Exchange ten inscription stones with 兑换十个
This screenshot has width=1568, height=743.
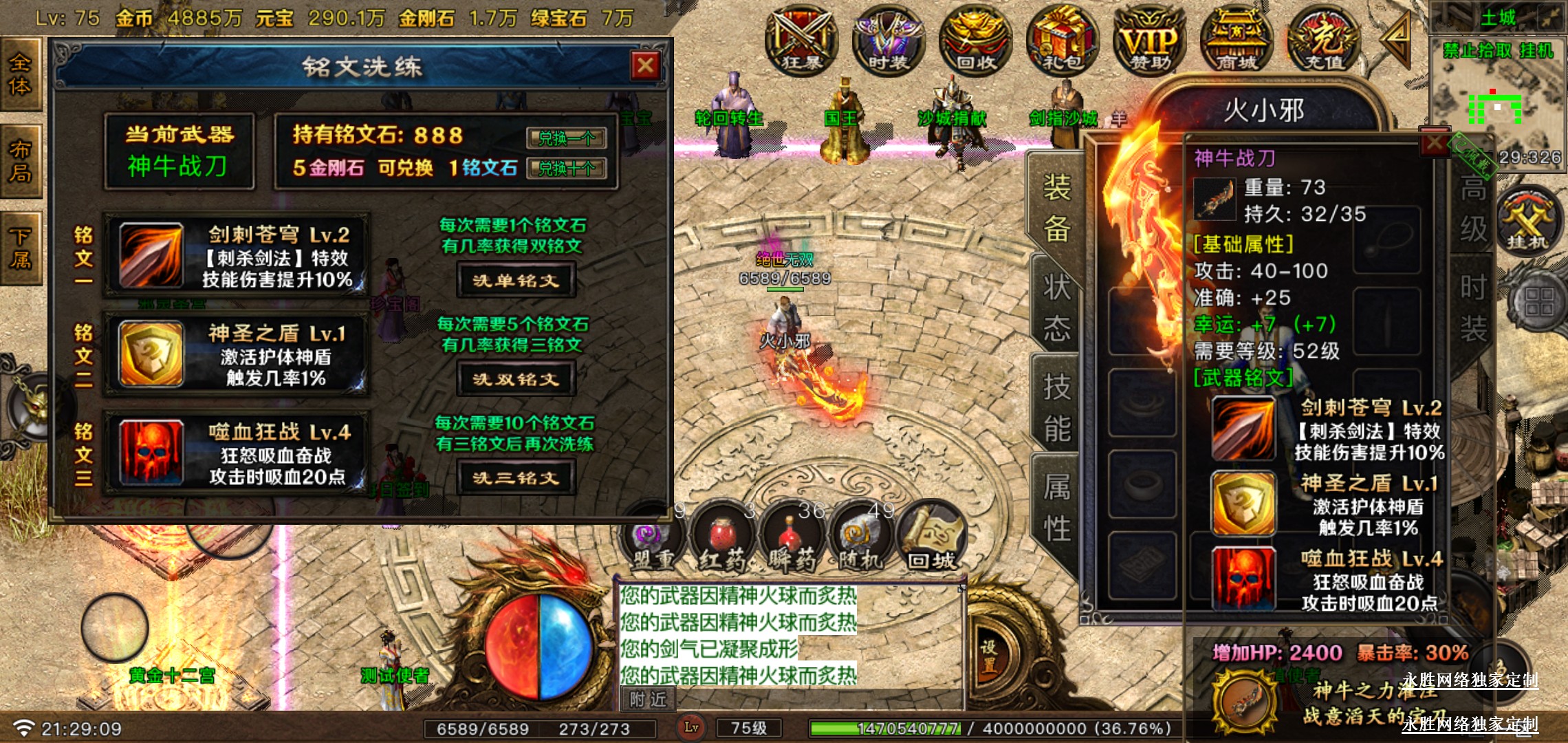[566, 169]
